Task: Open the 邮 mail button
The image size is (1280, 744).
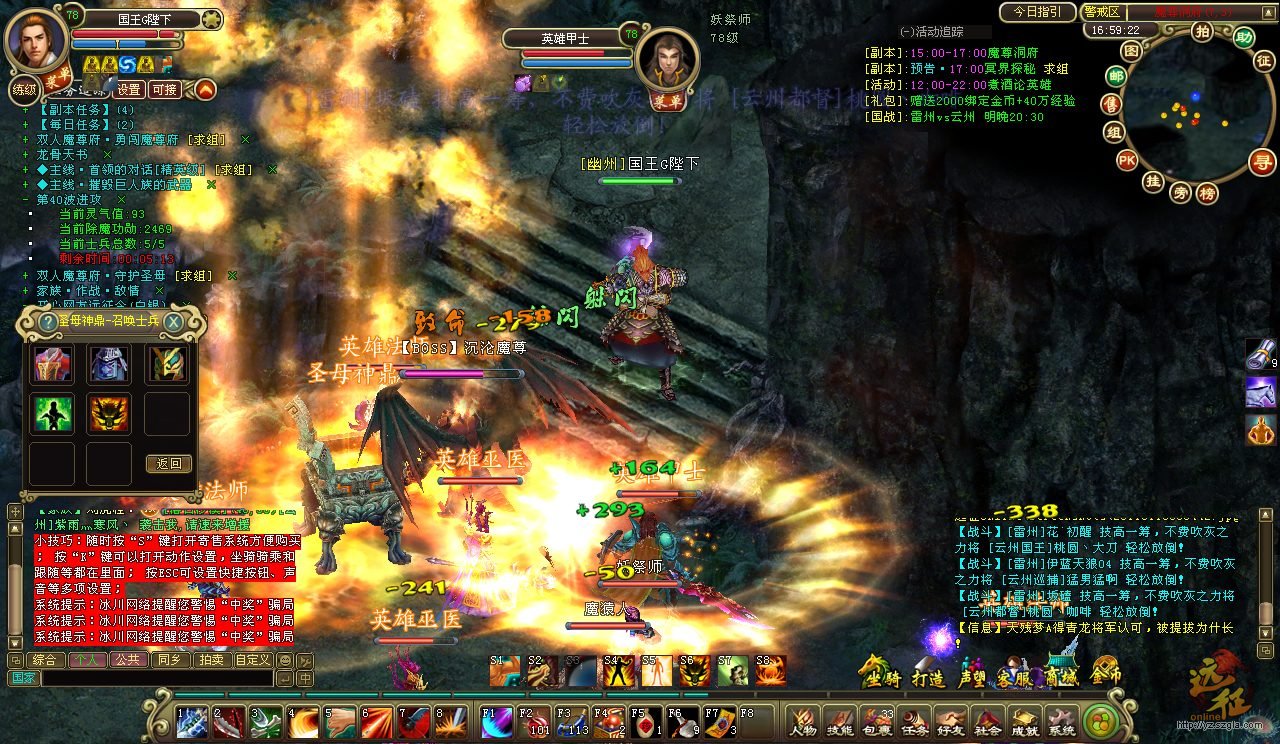Action: point(1115,75)
